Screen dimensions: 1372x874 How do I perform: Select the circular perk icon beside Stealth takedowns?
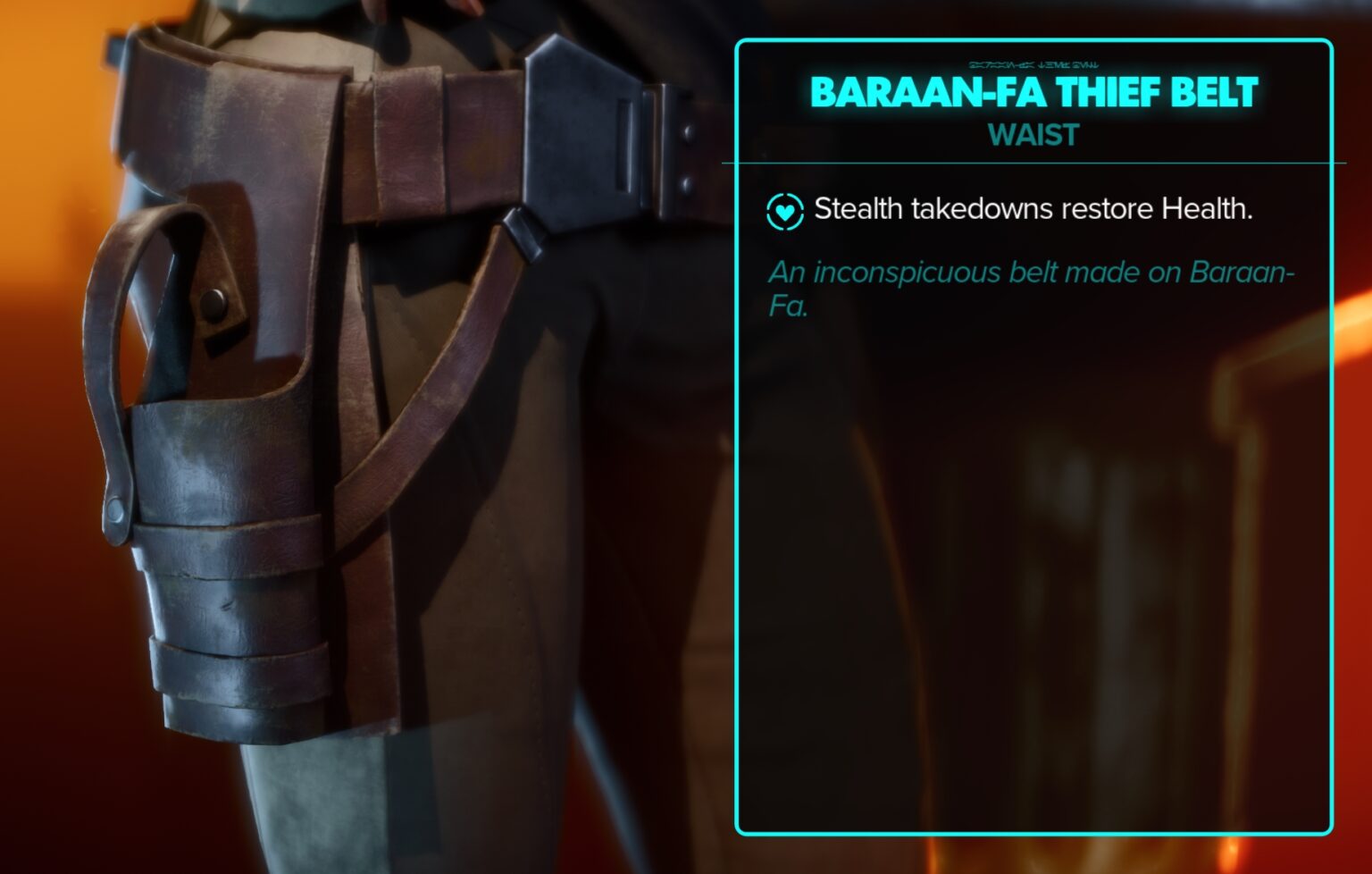pos(784,211)
